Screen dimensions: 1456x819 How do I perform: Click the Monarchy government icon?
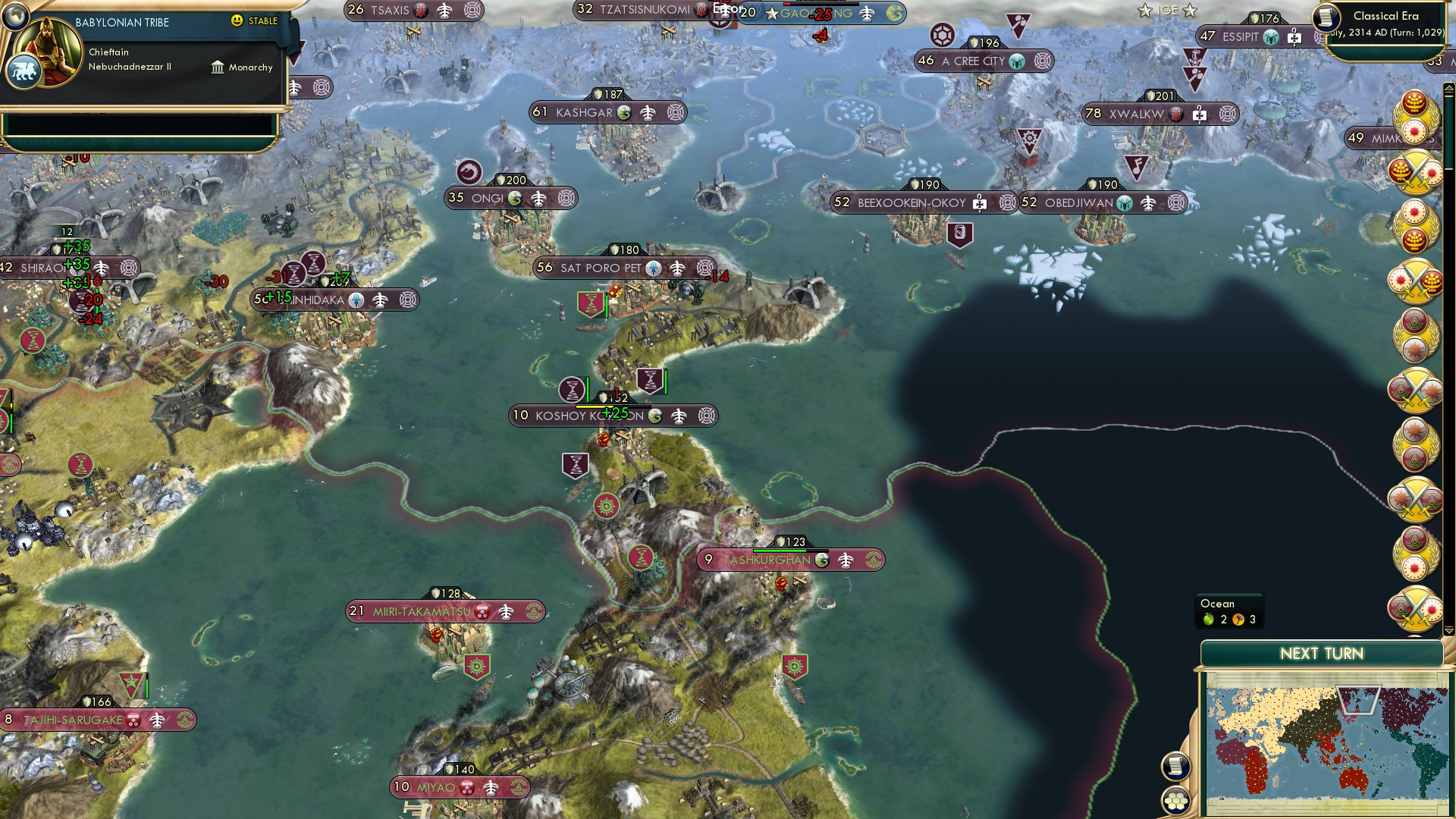coord(219,67)
